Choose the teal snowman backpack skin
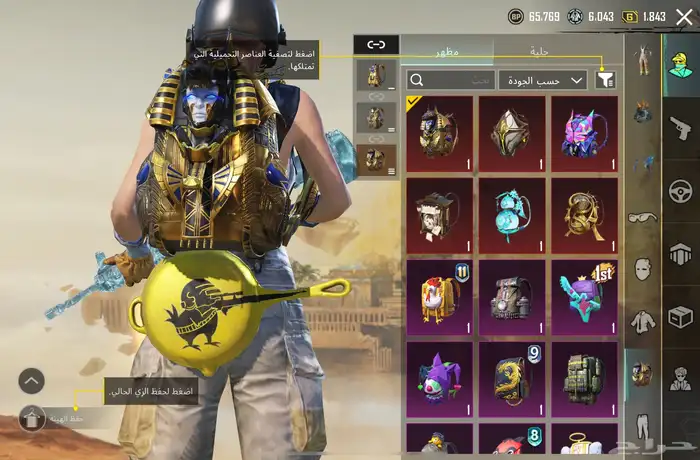 click(x=512, y=212)
